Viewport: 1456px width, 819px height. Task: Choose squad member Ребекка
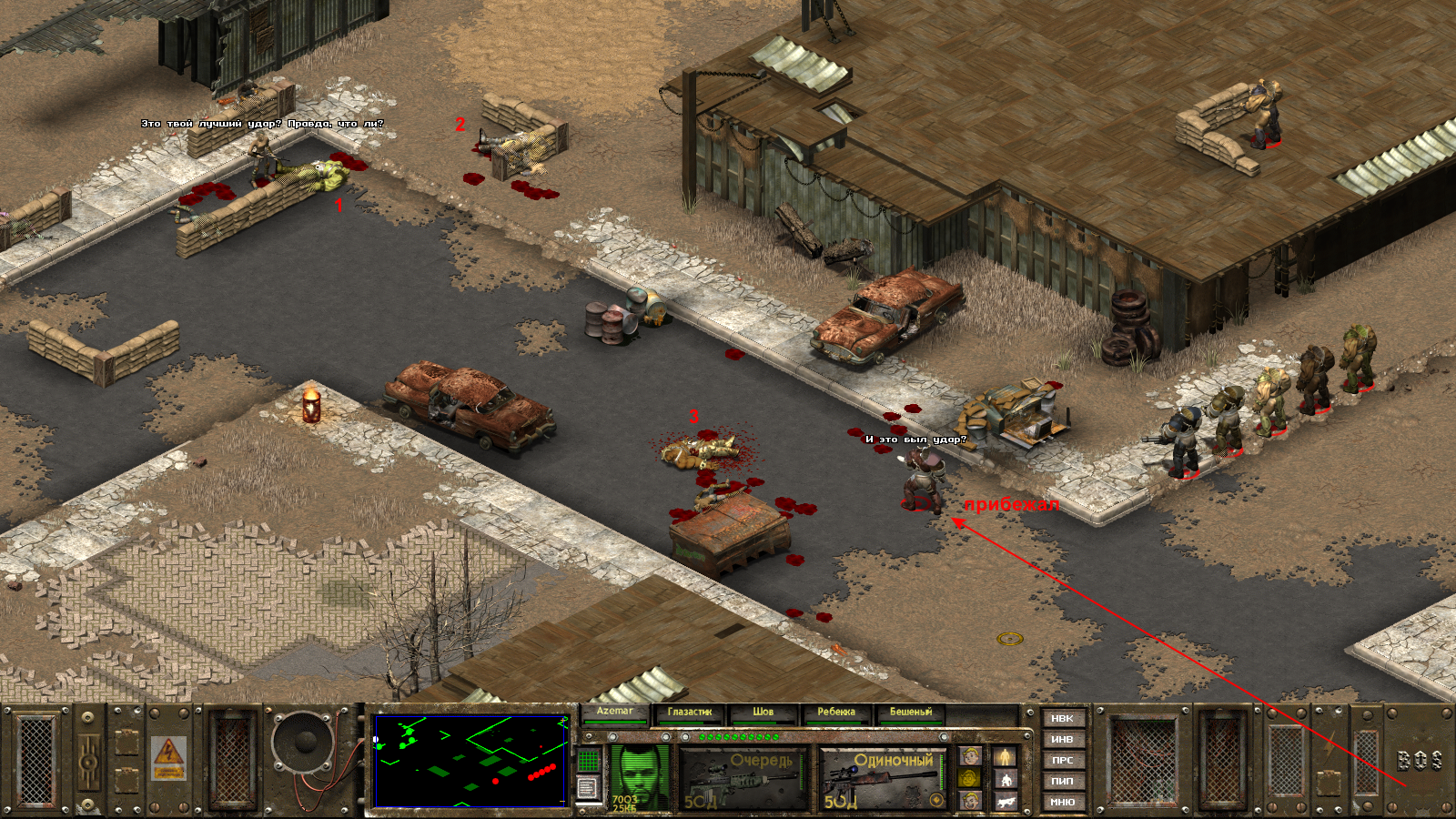coord(836,713)
